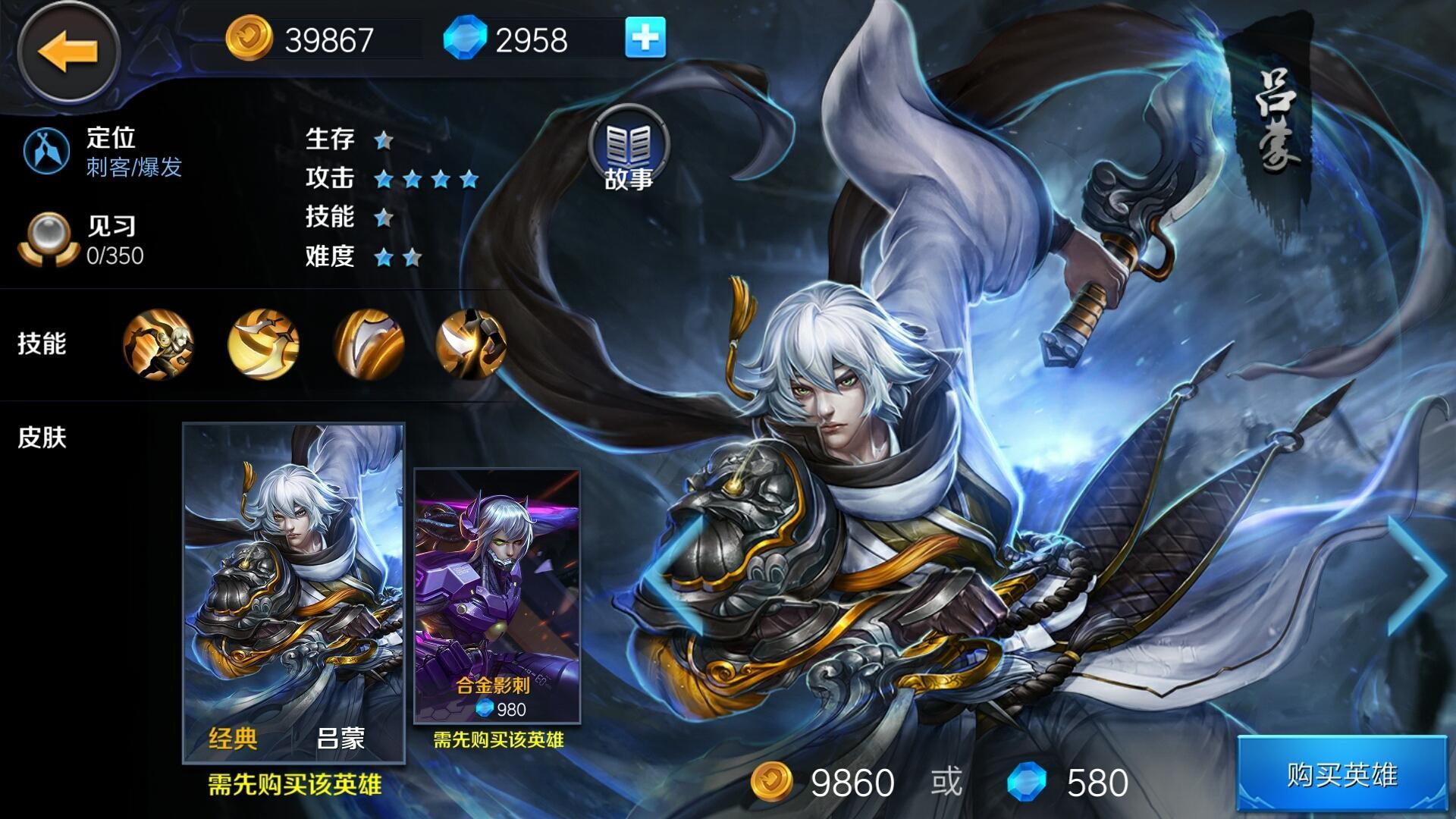This screenshot has height=819, width=1456.
Task: Buy the hero with 购买英雄 button
Action: [1342, 775]
